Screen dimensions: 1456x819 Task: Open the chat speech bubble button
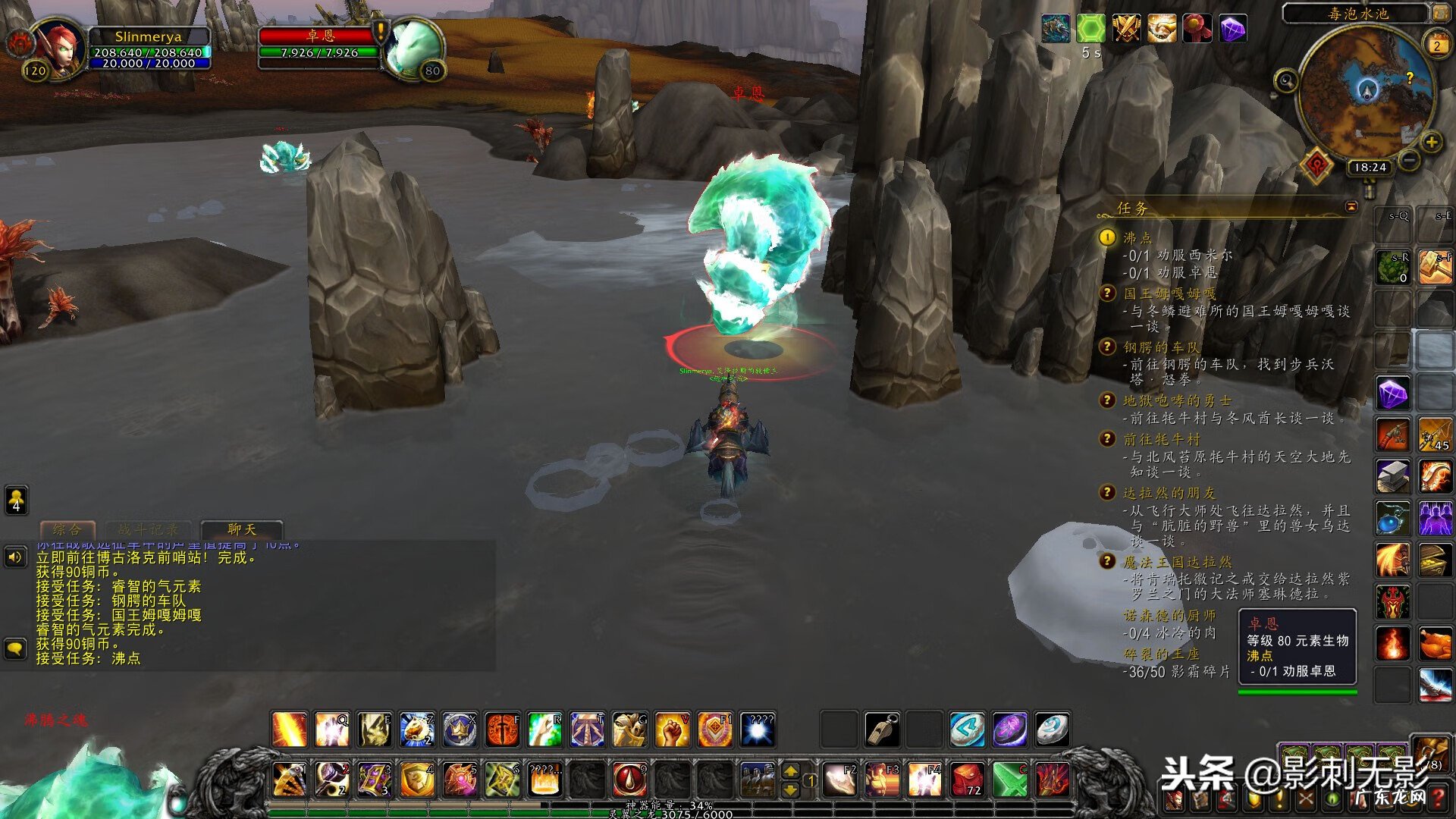tap(15, 648)
